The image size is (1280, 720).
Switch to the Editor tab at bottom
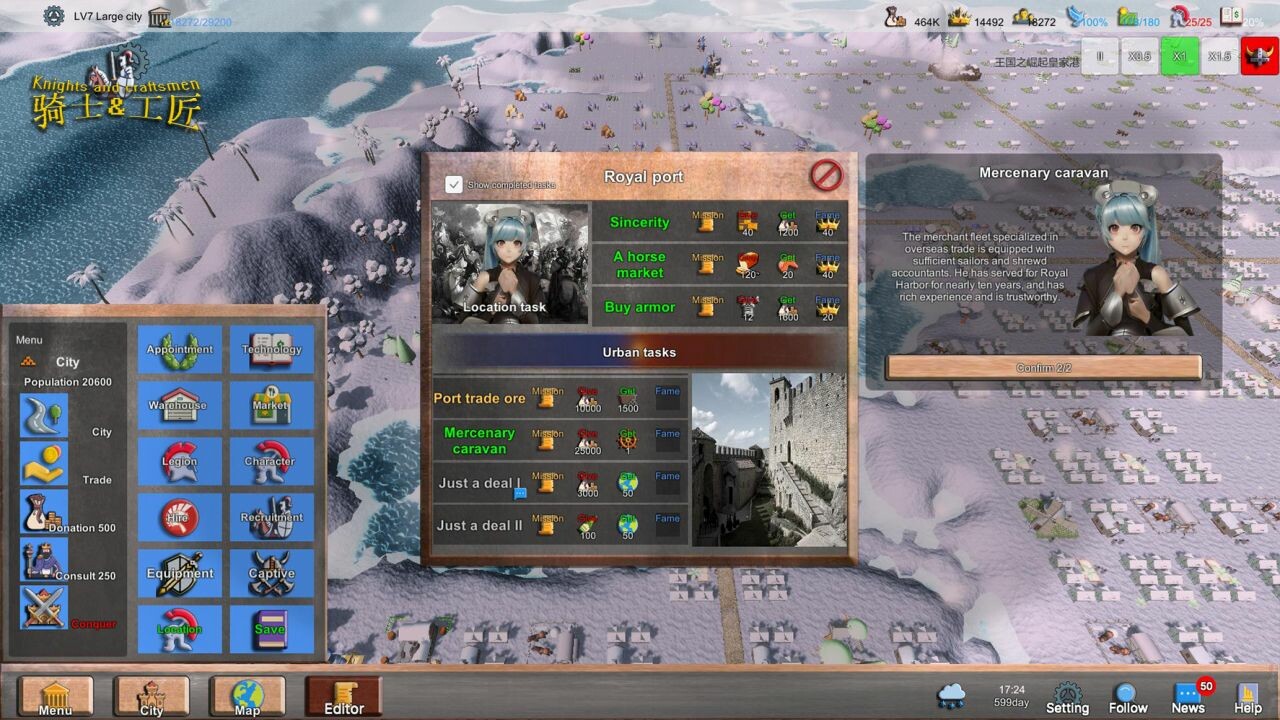(x=343, y=695)
